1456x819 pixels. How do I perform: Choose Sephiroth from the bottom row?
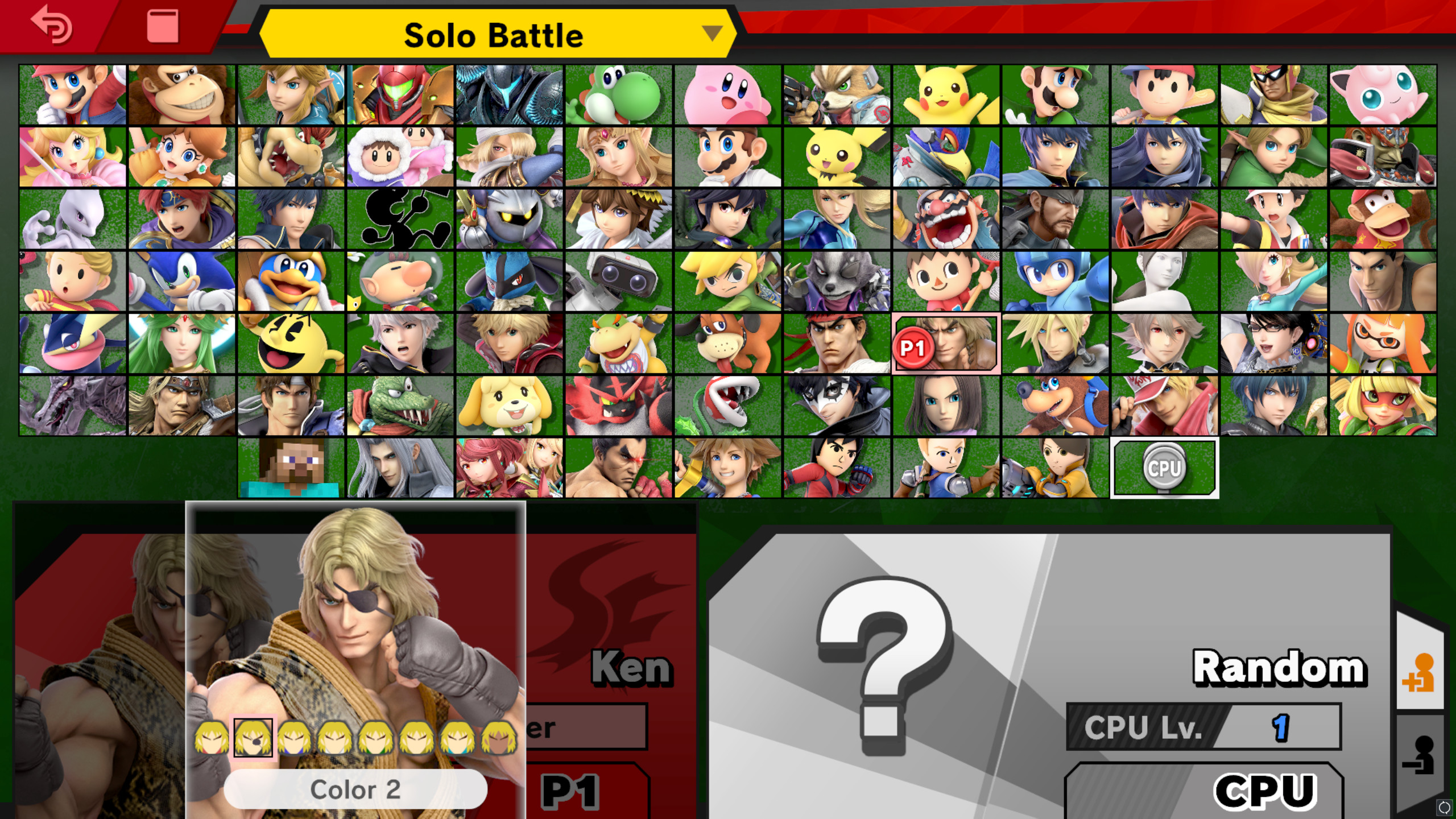(x=401, y=468)
